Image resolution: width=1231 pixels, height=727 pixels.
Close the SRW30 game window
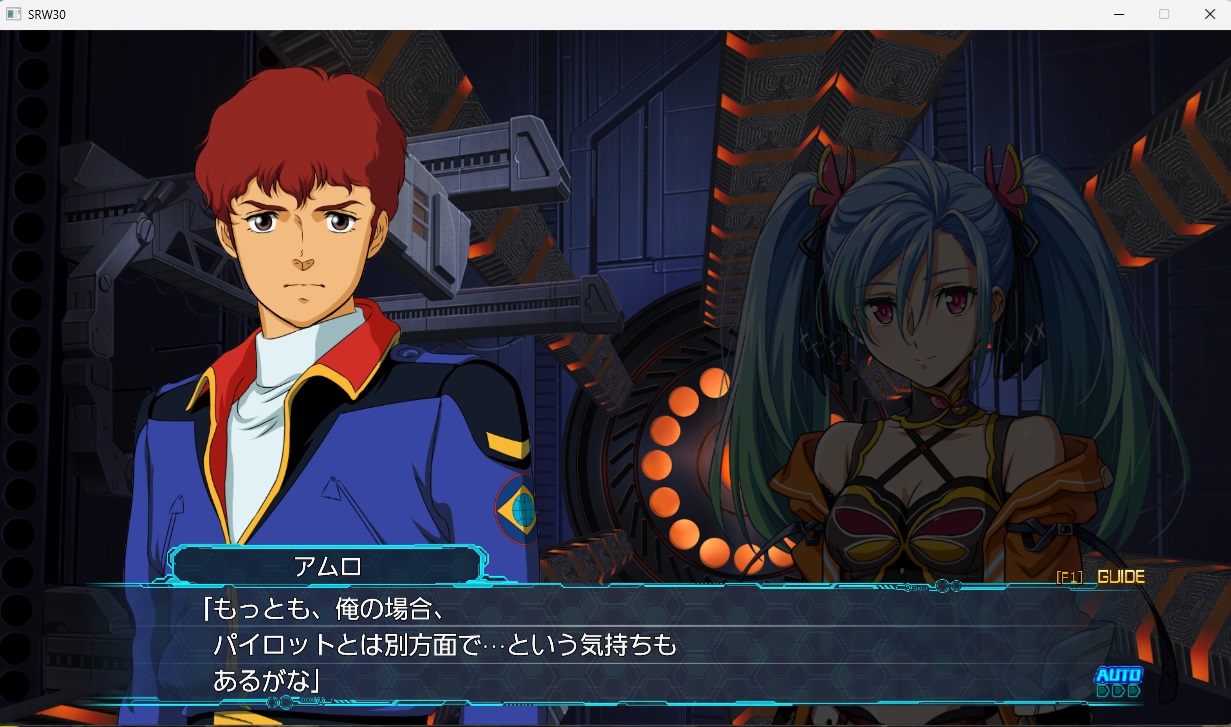point(1208,14)
